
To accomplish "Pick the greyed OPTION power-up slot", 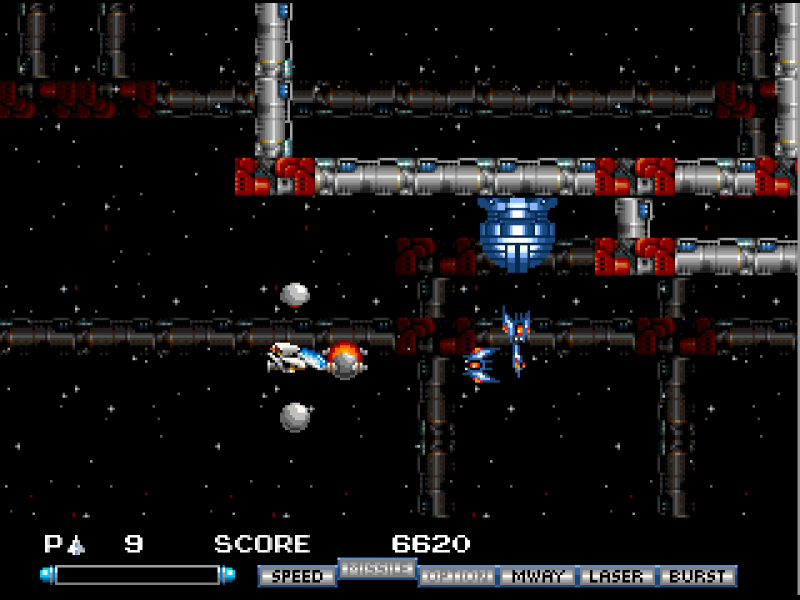I will pos(457,576).
